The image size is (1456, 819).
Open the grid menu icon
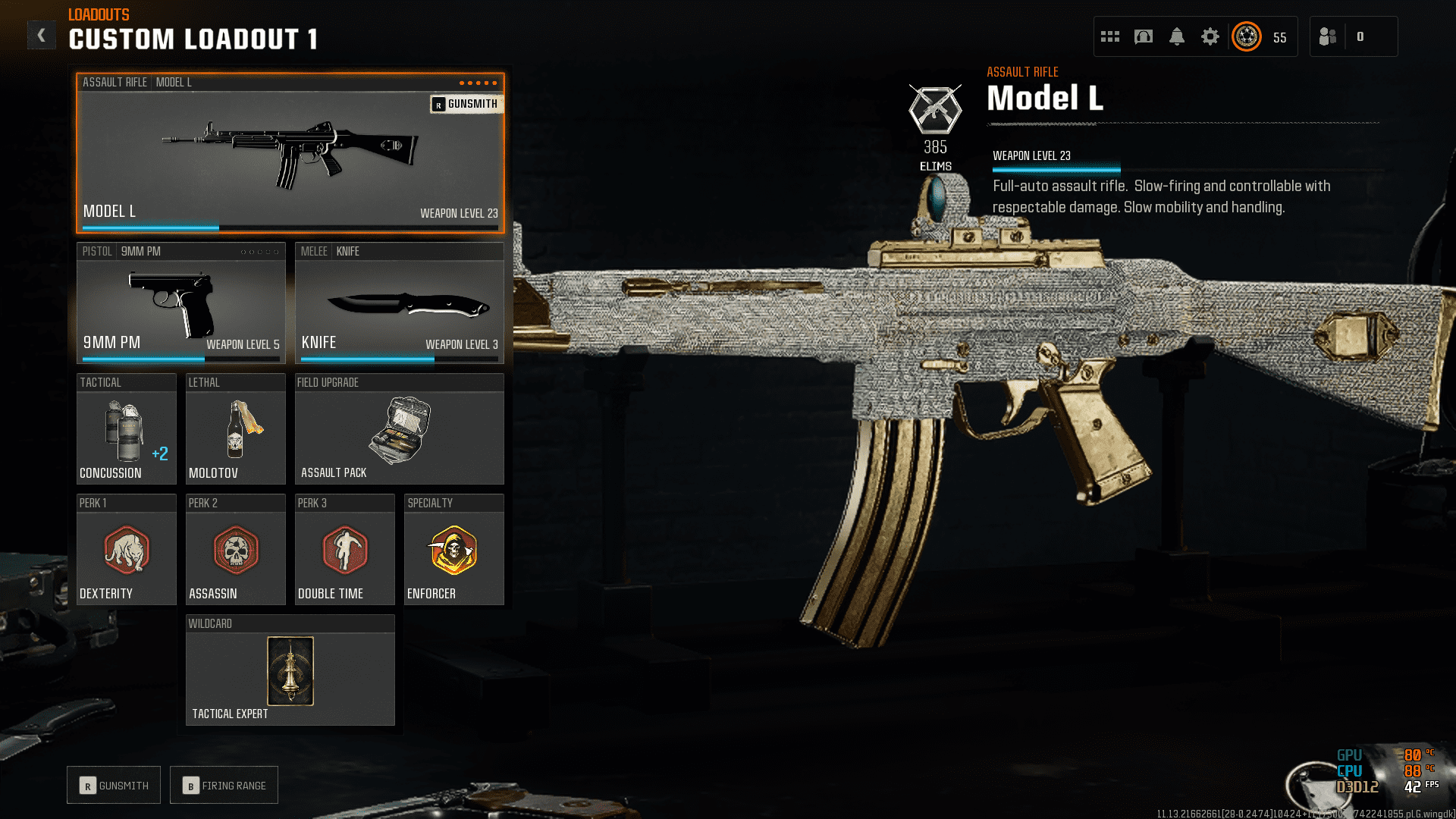tap(1110, 36)
